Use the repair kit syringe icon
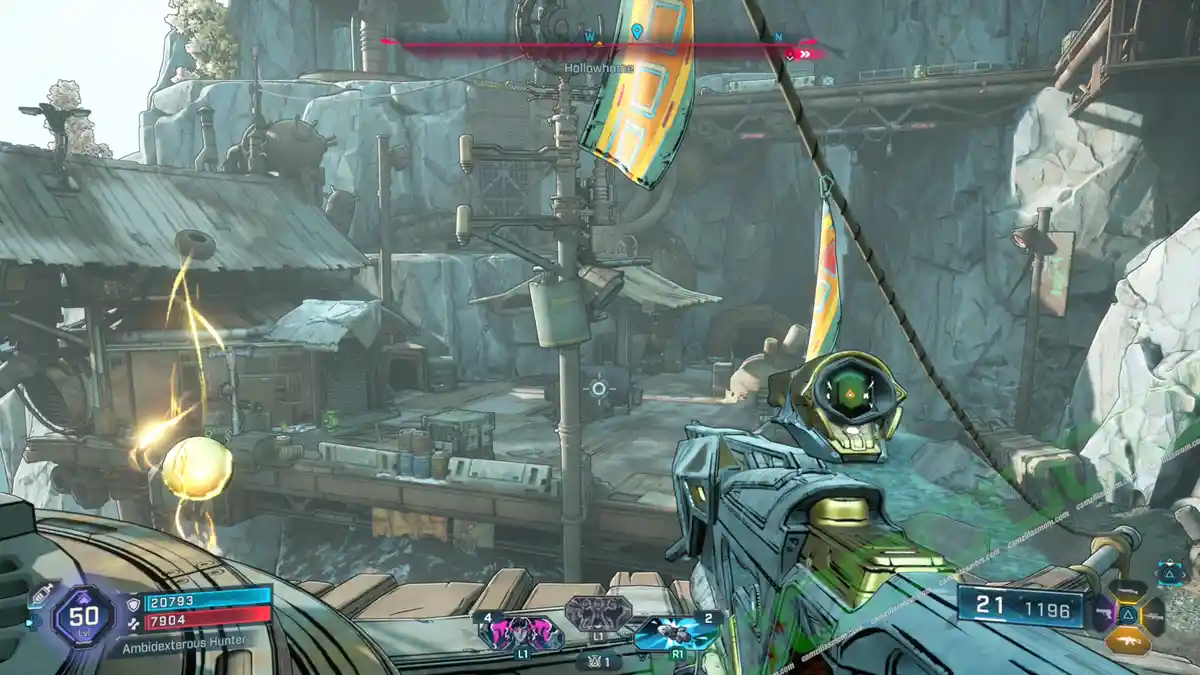 (x=42, y=596)
